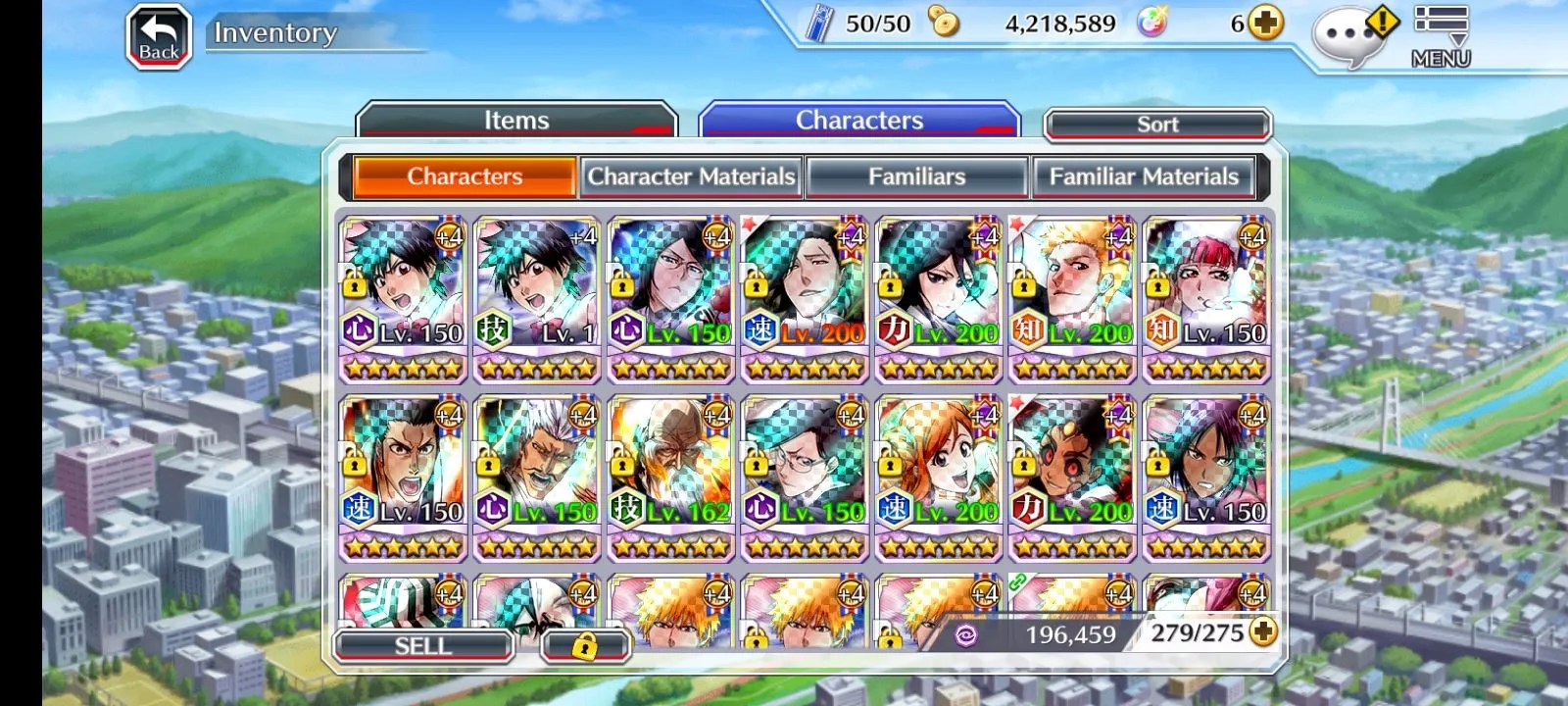This screenshot has width=1568, height=706.
Task: Select the top Characters tab
Action: pos(858,121)
